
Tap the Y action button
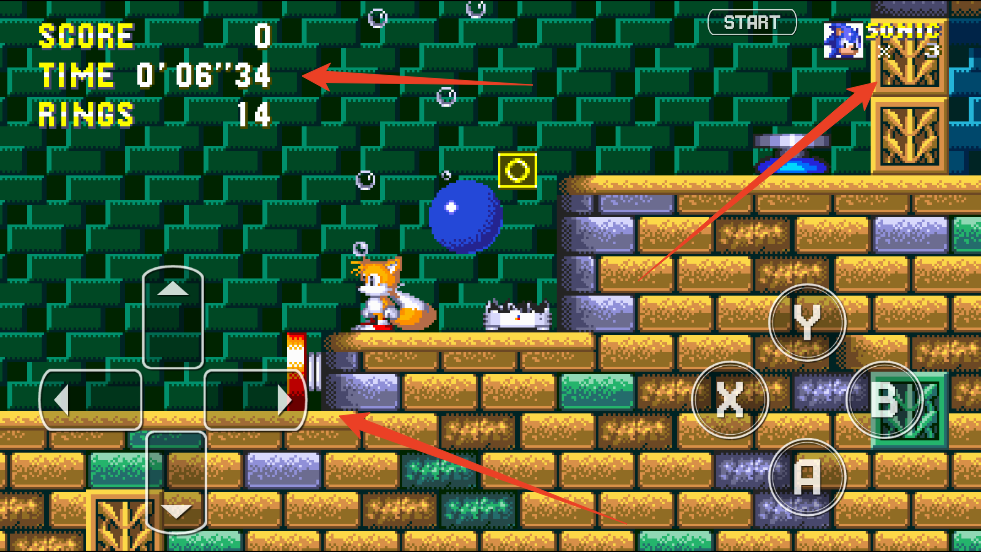tap(807, 322)
